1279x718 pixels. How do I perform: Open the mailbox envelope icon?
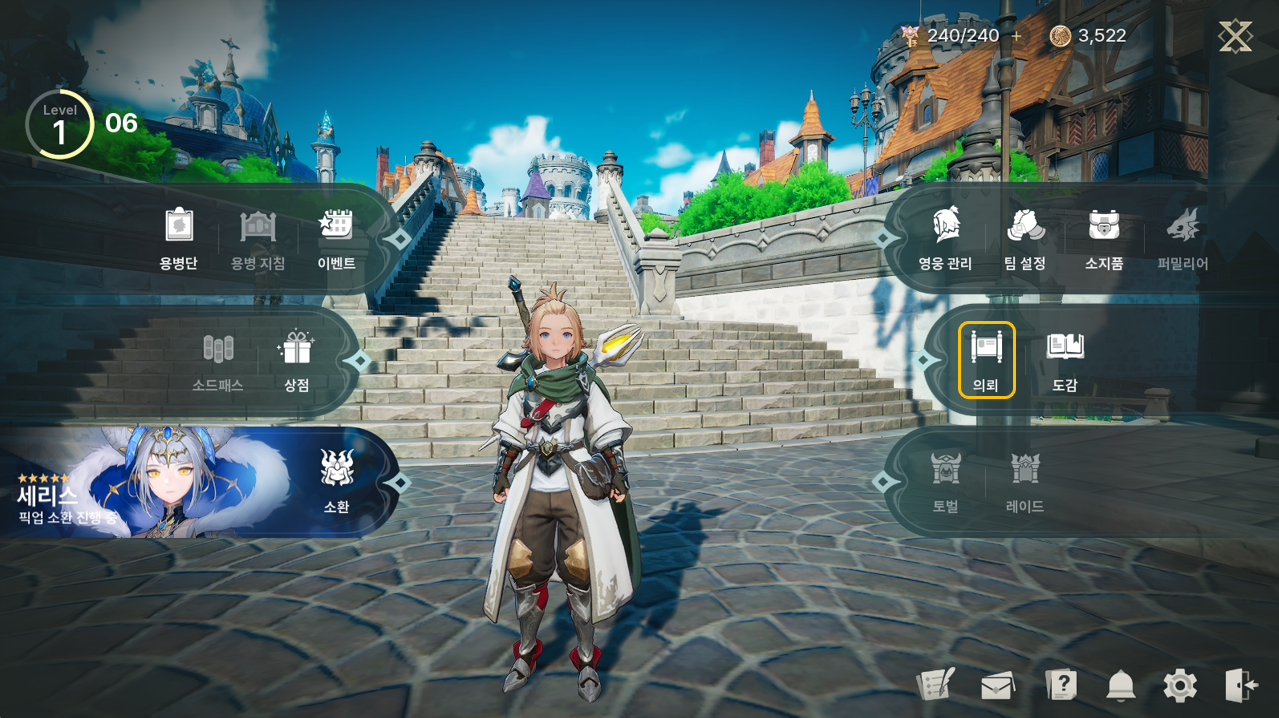(x=998, y=686)
